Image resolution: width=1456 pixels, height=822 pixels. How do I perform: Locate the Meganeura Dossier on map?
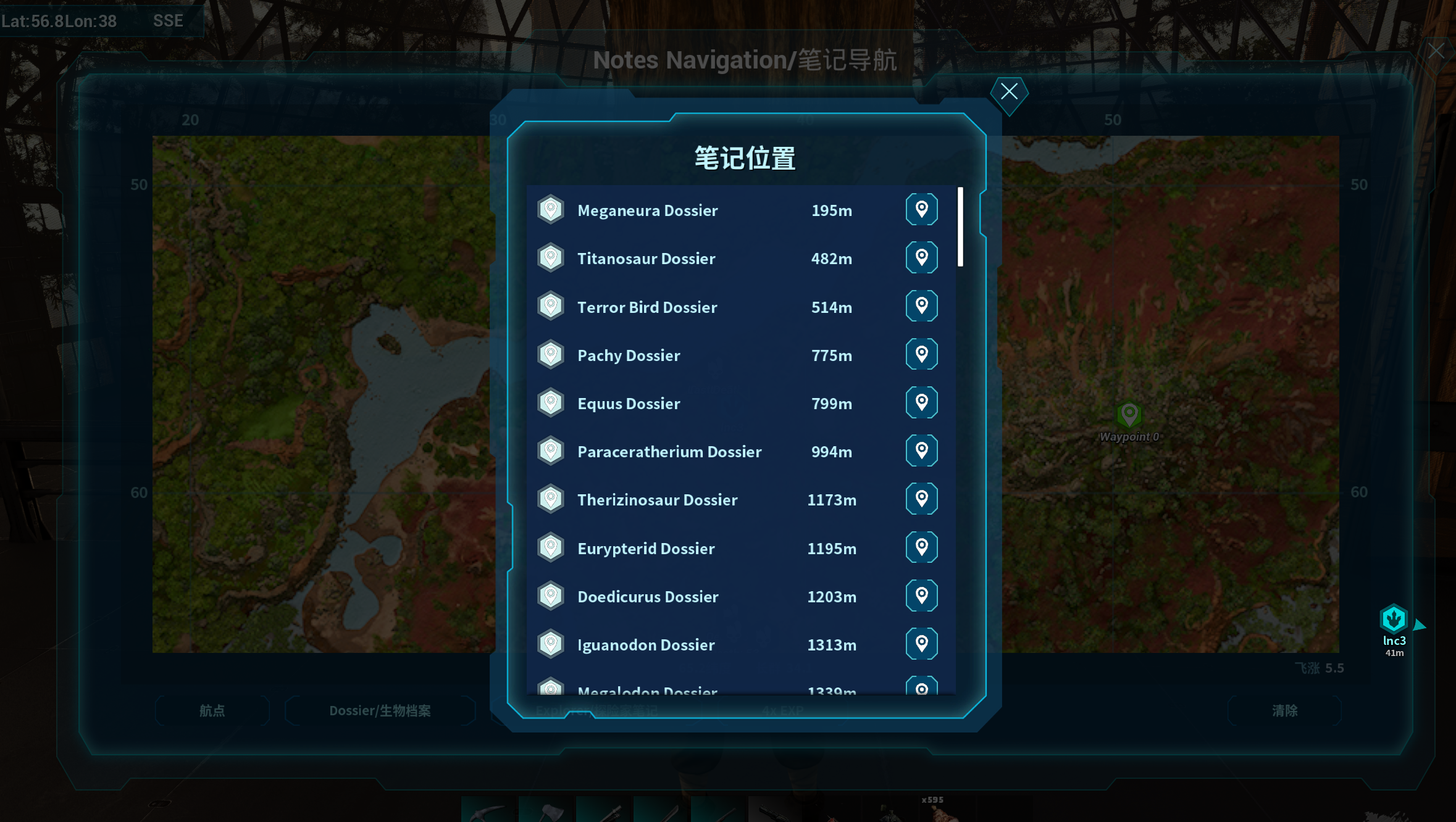pos(921,209)
